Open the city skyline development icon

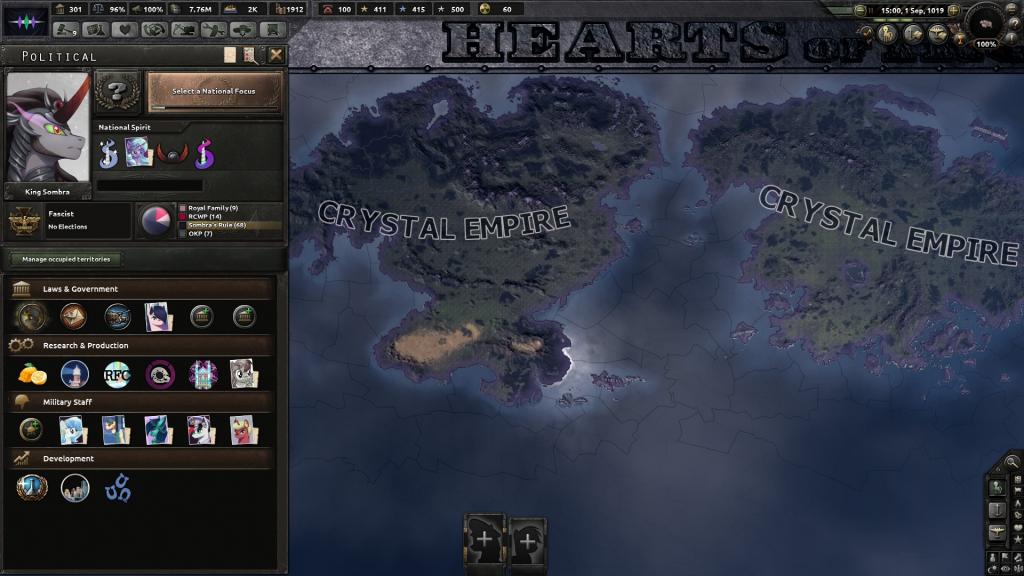[75, 488]
